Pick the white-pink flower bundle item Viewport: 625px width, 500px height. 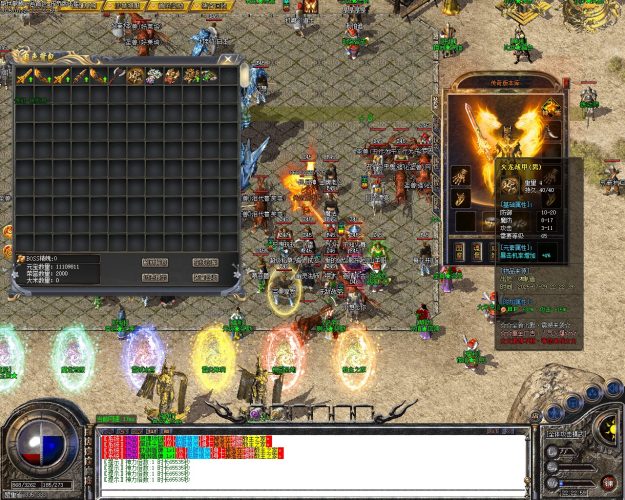click(153, 76)
